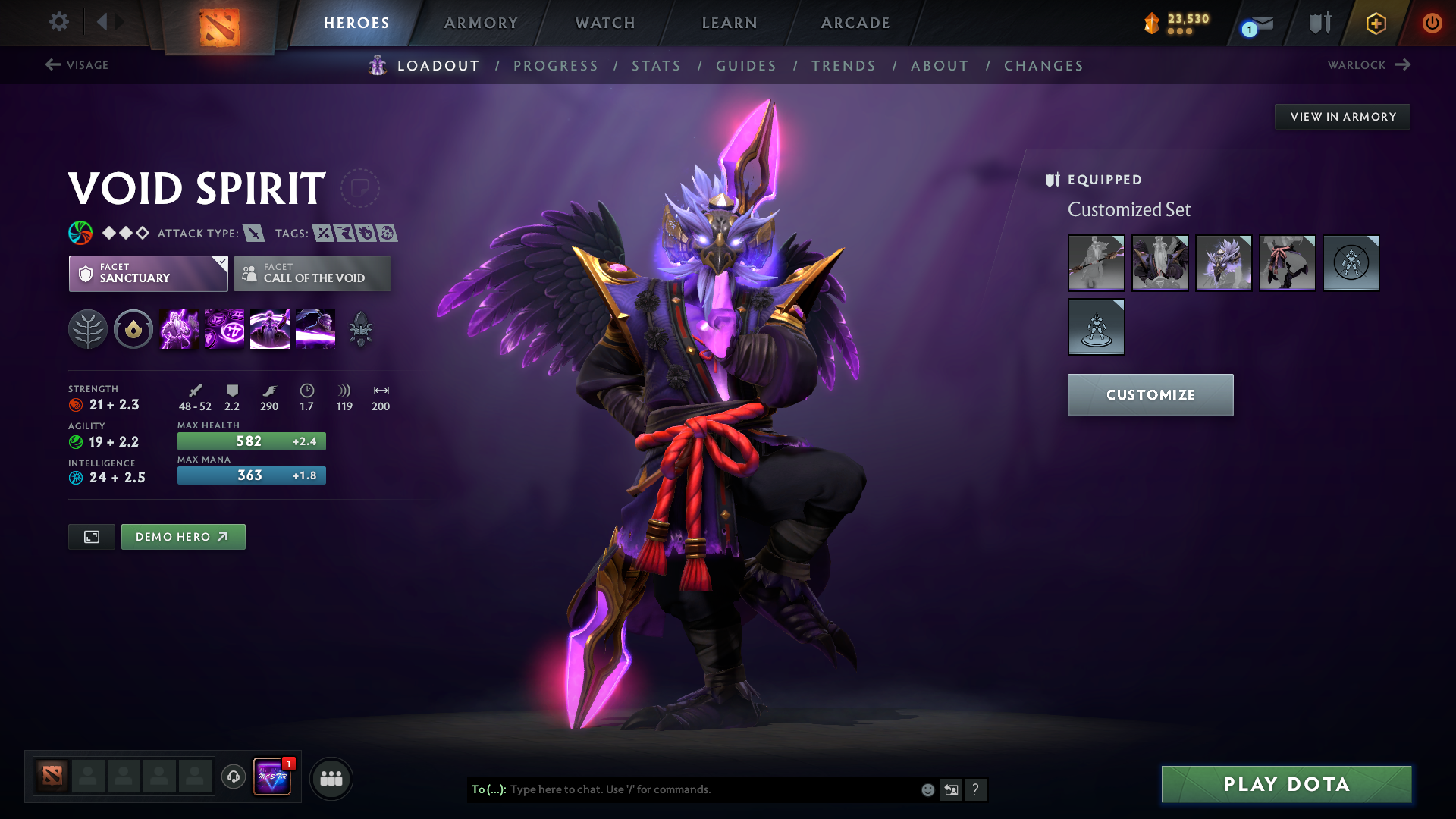Open the talent tree icon
1456x819 pixels.
[89, 328]
